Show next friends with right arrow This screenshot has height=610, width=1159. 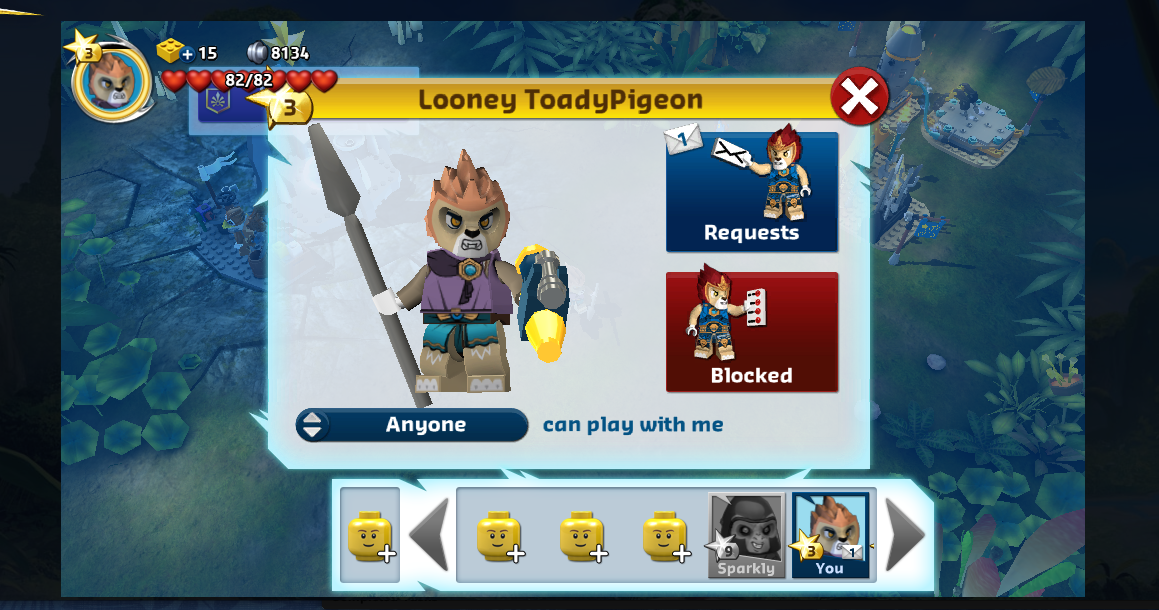[x=905, y=535]
